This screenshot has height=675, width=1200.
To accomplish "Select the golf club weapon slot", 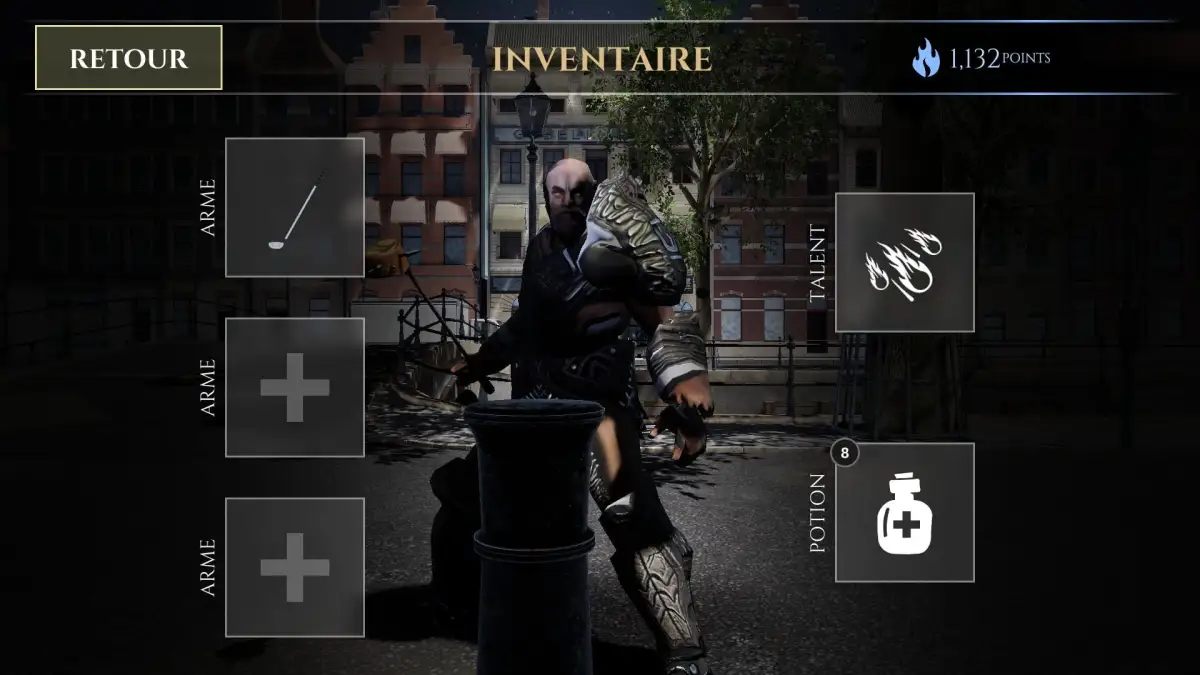I will click(295, 207).
